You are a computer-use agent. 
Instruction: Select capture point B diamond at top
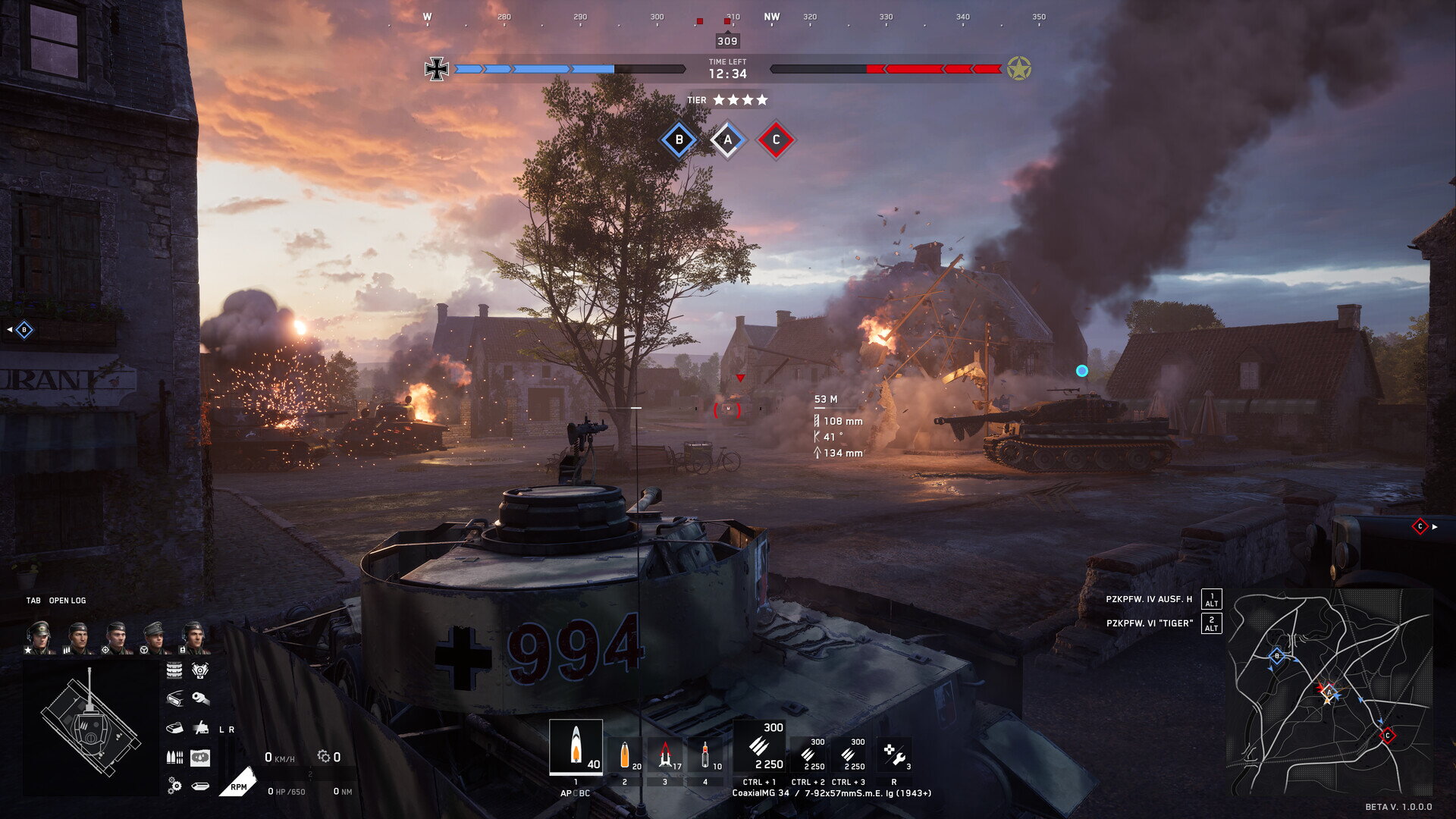[679, 140]
